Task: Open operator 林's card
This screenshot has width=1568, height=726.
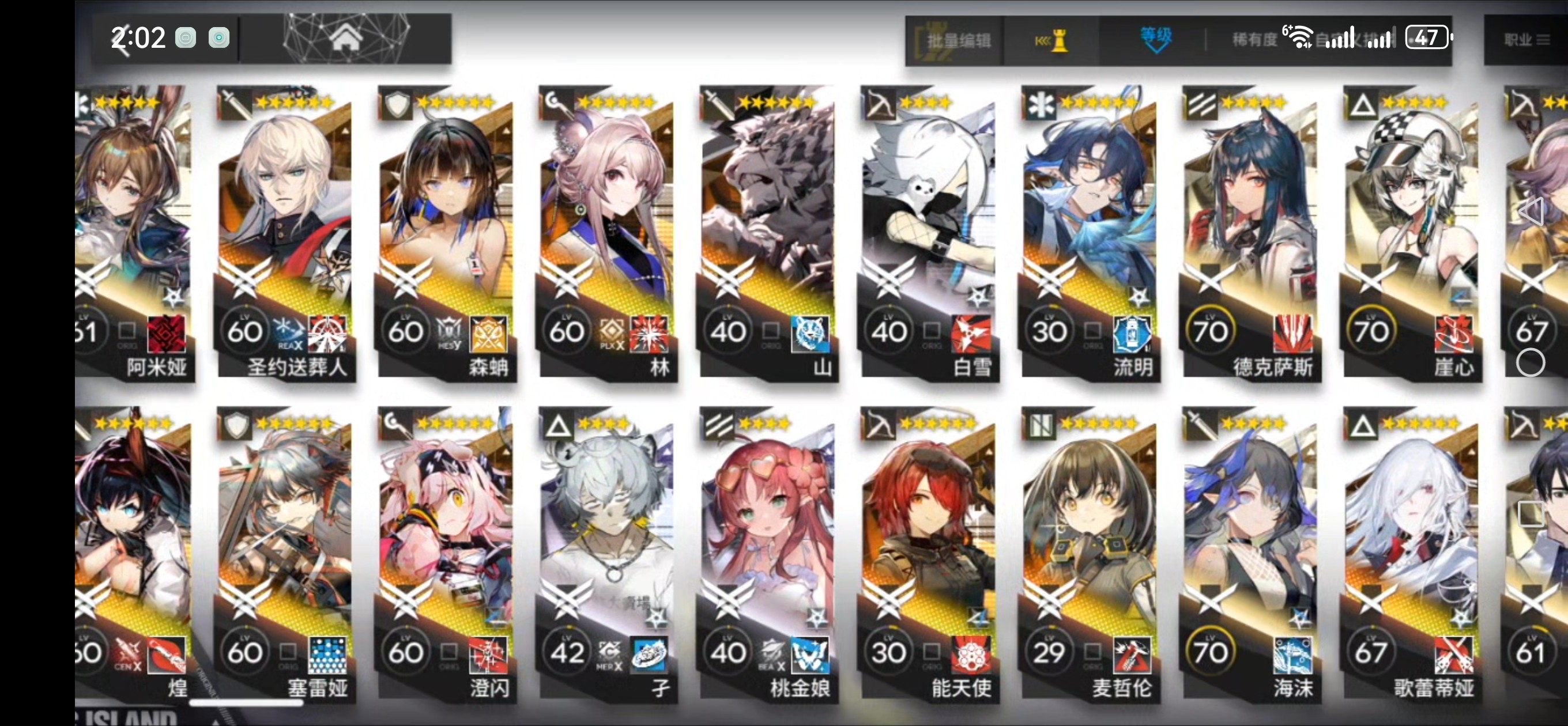Action: point(606,234)
